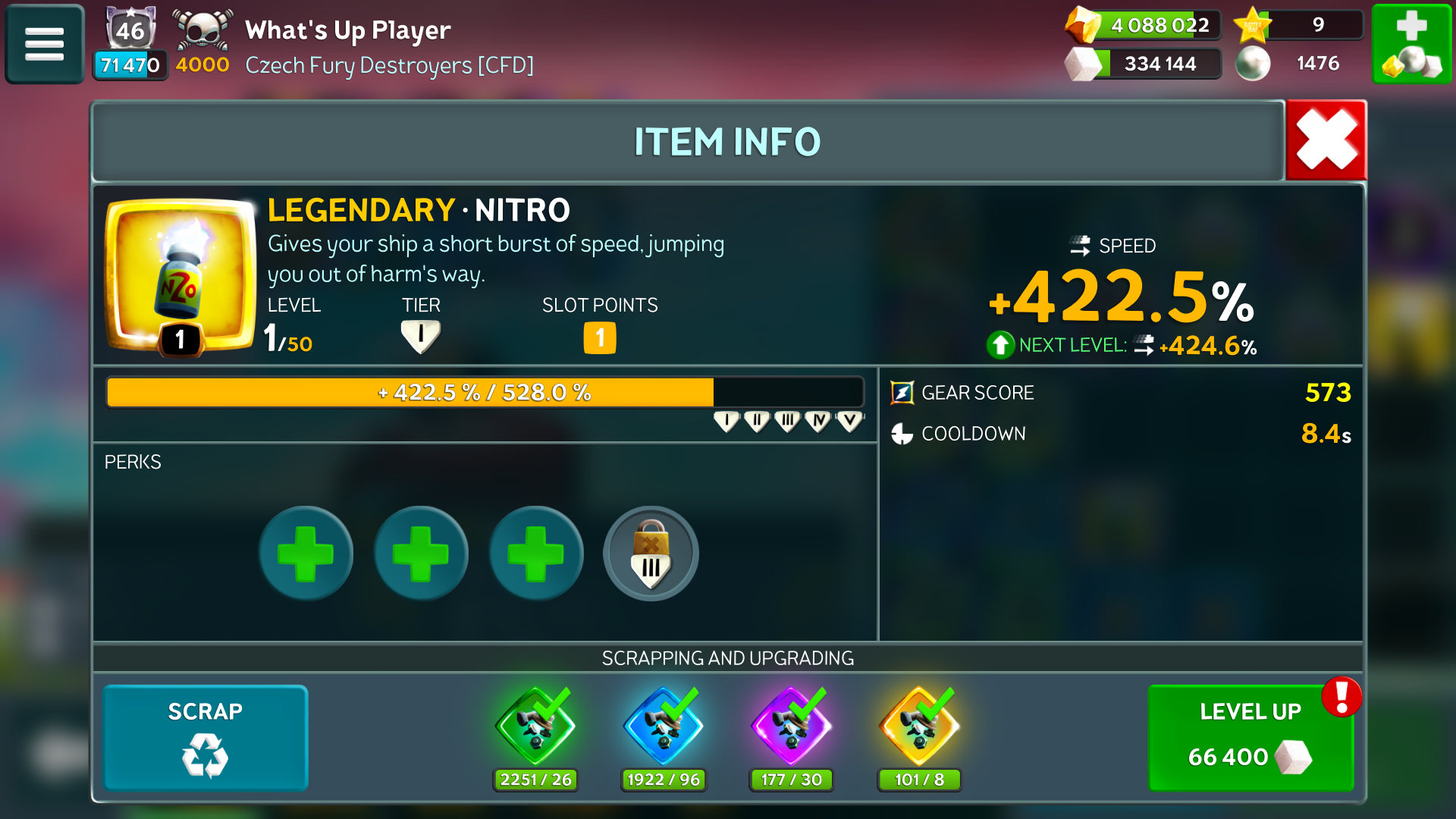Open the hamburger main menu
Screen dimensions: 1456x819
click(x=44, y=44)
